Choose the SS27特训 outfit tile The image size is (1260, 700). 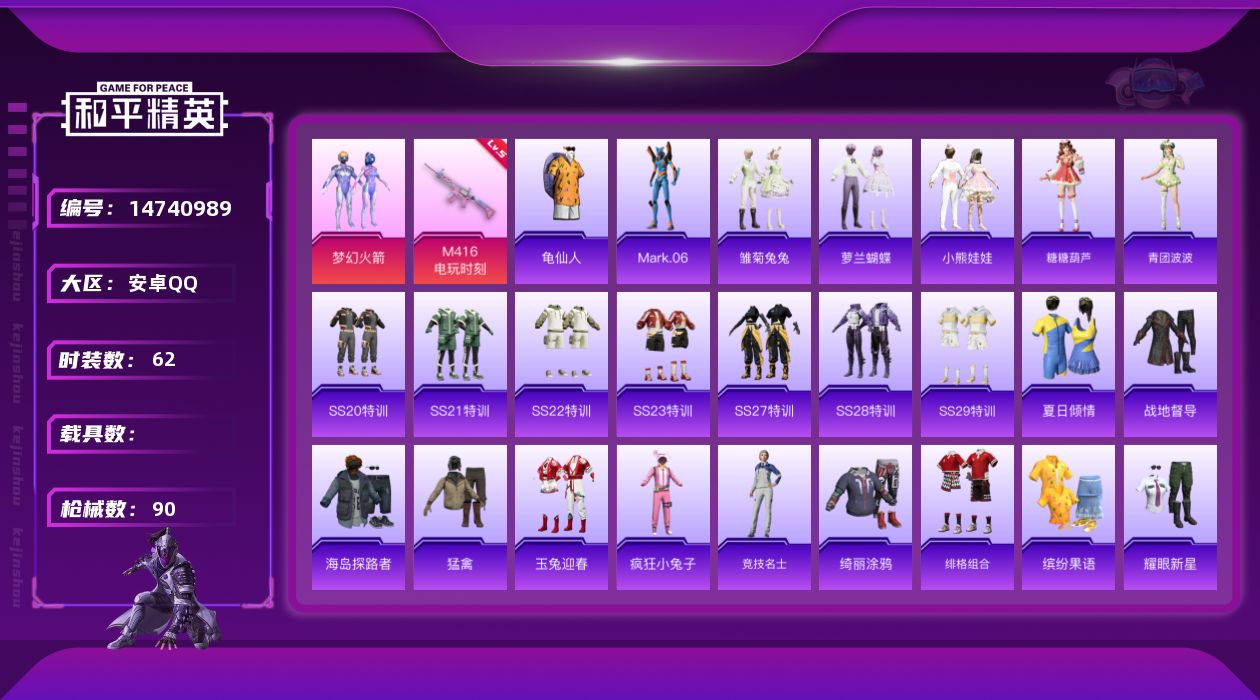pyautogui.click(x=764, y=364)
